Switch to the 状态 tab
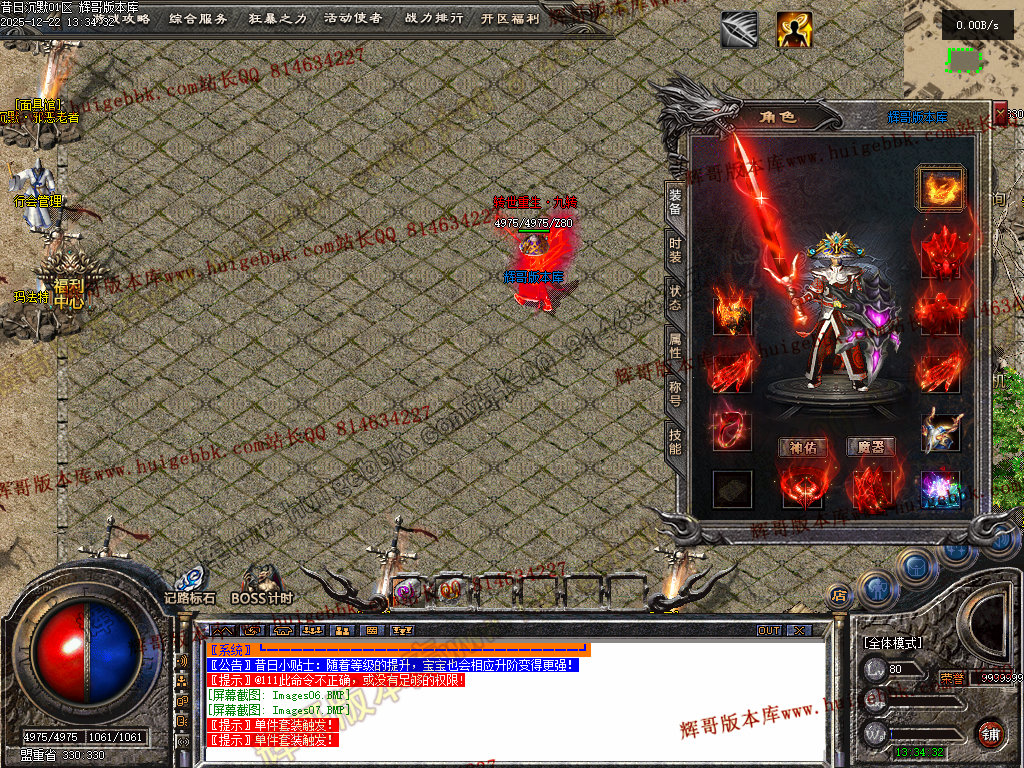 (x=675, y=297)
